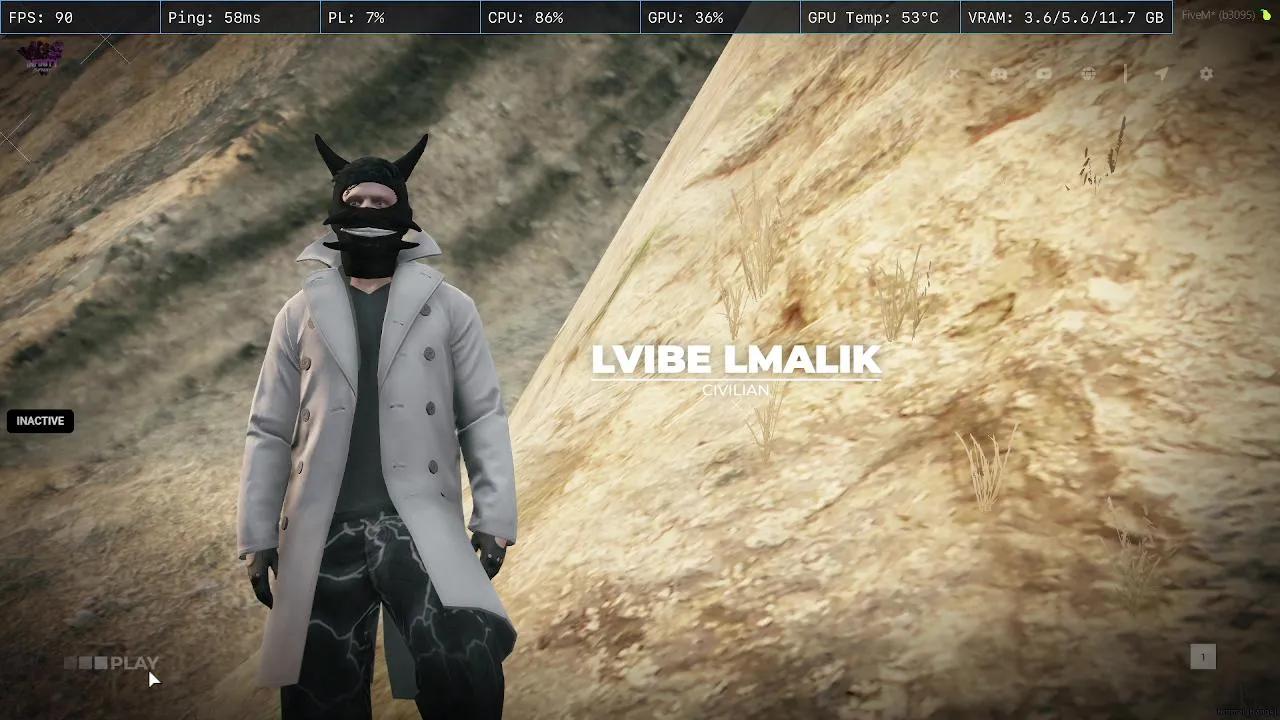This screenshot has height=720, width=1280.
Task: Click the volume bars beside PLAY
Action: click(x=87, y=662)
